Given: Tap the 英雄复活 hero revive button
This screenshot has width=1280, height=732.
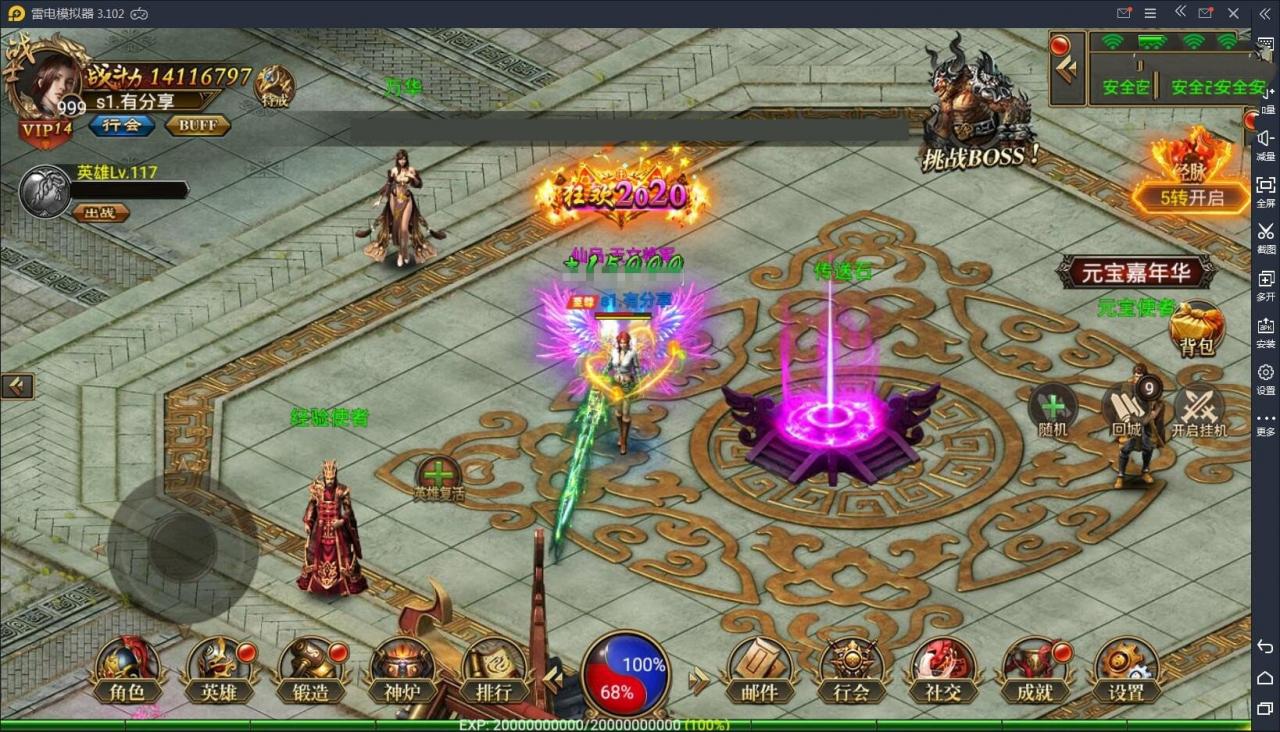Looking at the screenshot, I should coord(439,479).
